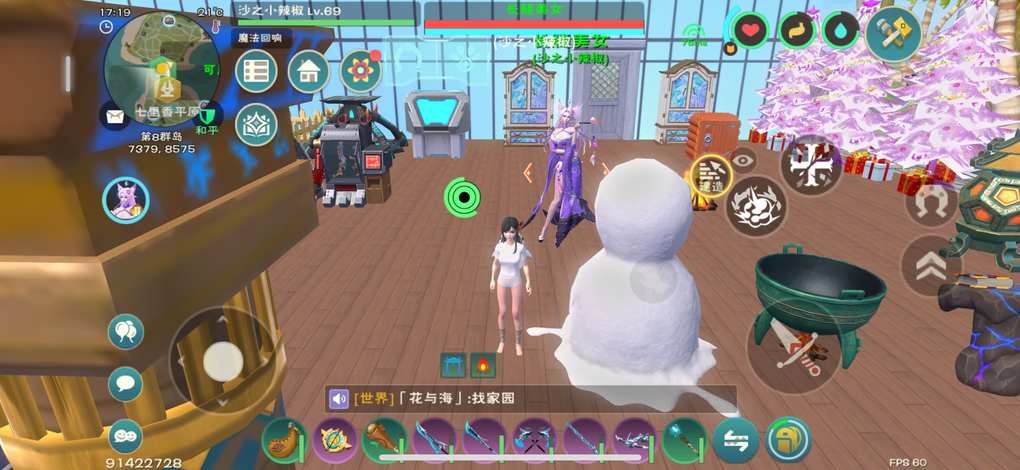Activate the four-arrow cross skill button
Screen dimensions: 1020x470
[x=810, y=164]
